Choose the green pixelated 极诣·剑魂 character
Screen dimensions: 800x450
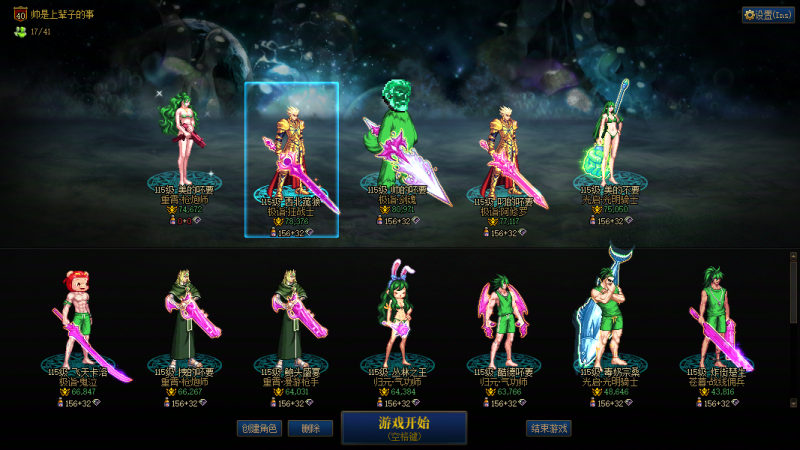pos(397,150)
